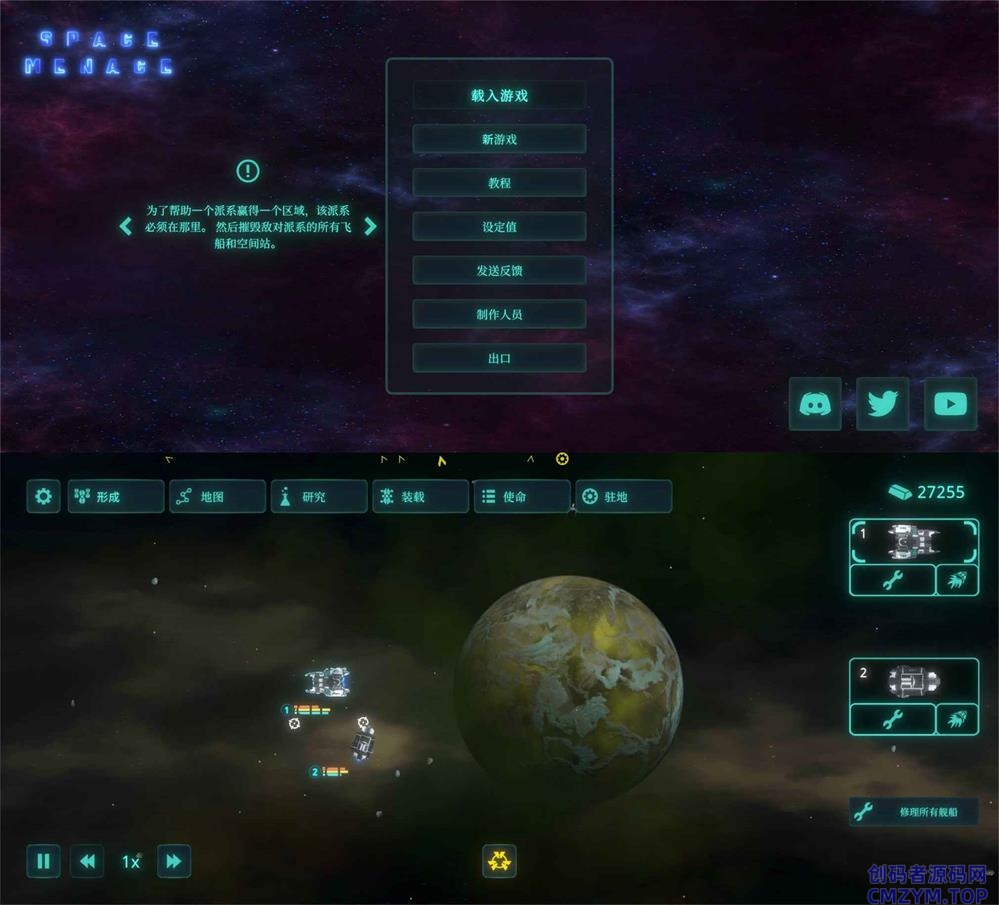999x905 pixels.
Task: Click 修理所有舰船 repair all ships
Action: pos(913,812)
